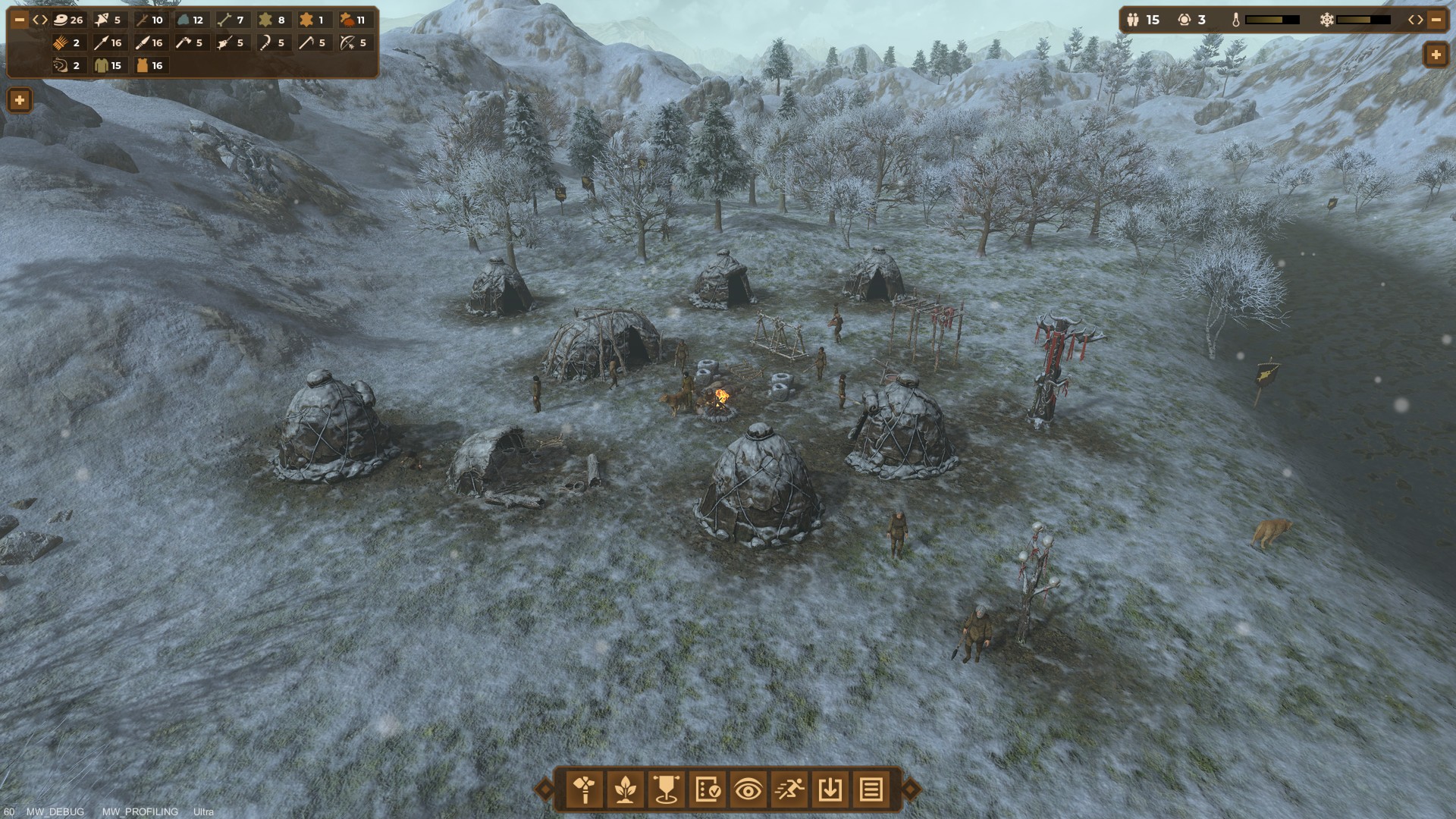Expand the right panel with the plus button

(x=1436, y=55)
